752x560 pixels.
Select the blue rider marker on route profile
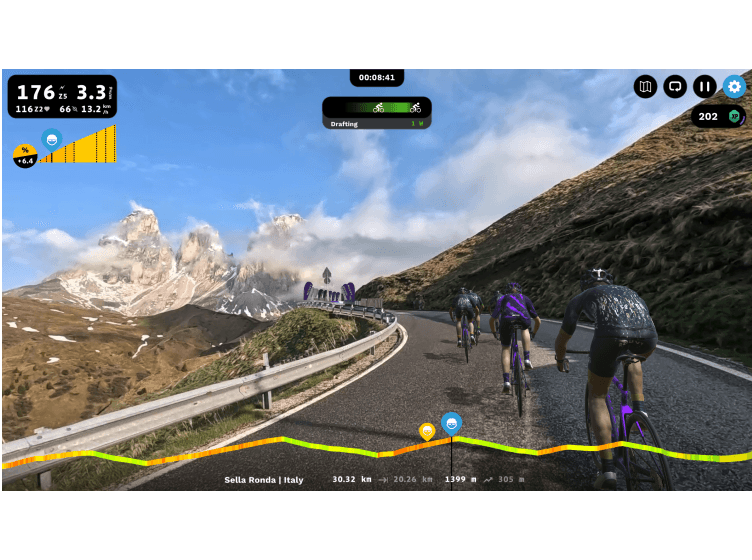[x=452, y=423]
